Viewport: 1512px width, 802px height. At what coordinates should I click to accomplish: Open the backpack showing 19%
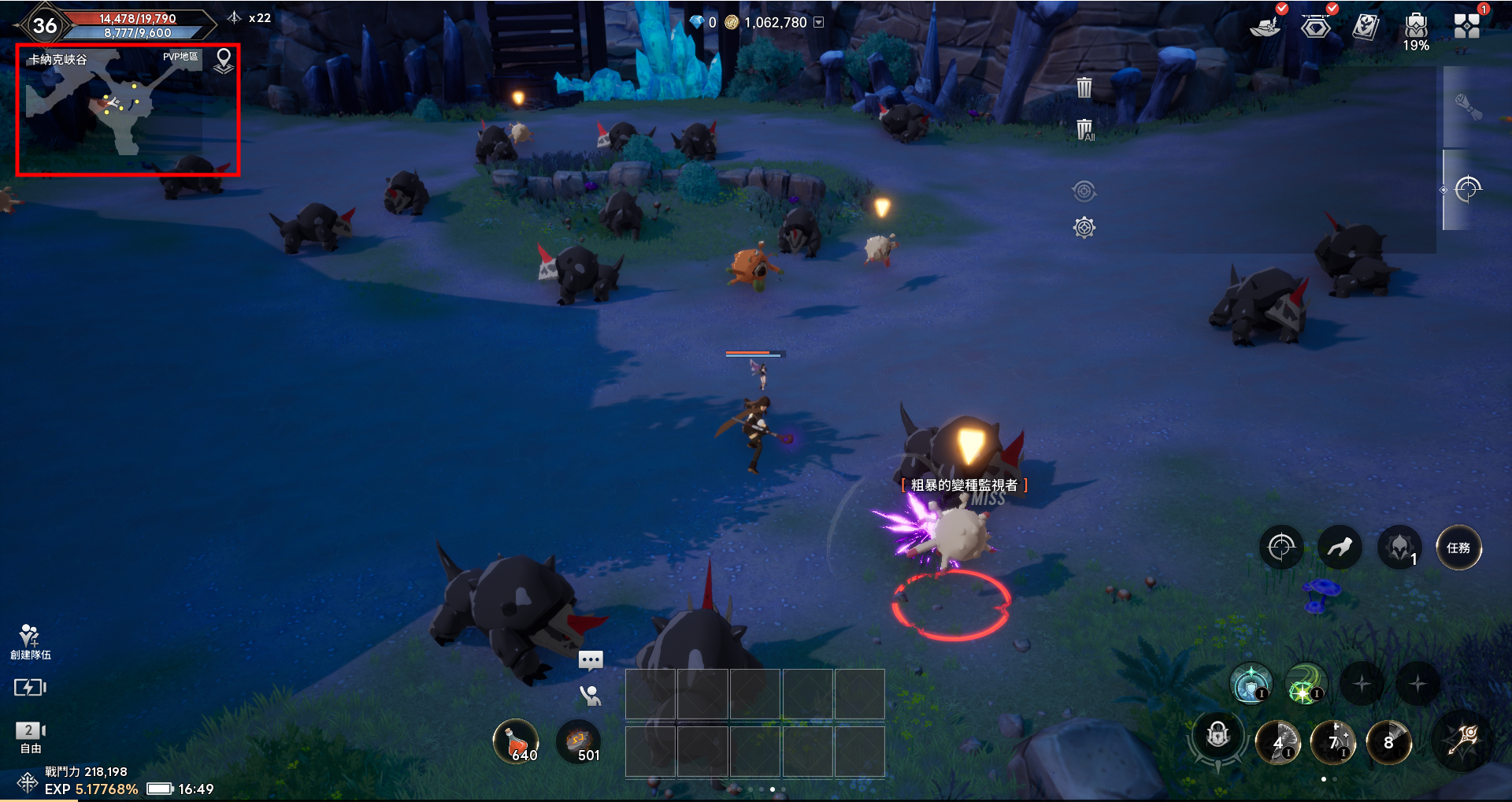[x=1416, y=28]
